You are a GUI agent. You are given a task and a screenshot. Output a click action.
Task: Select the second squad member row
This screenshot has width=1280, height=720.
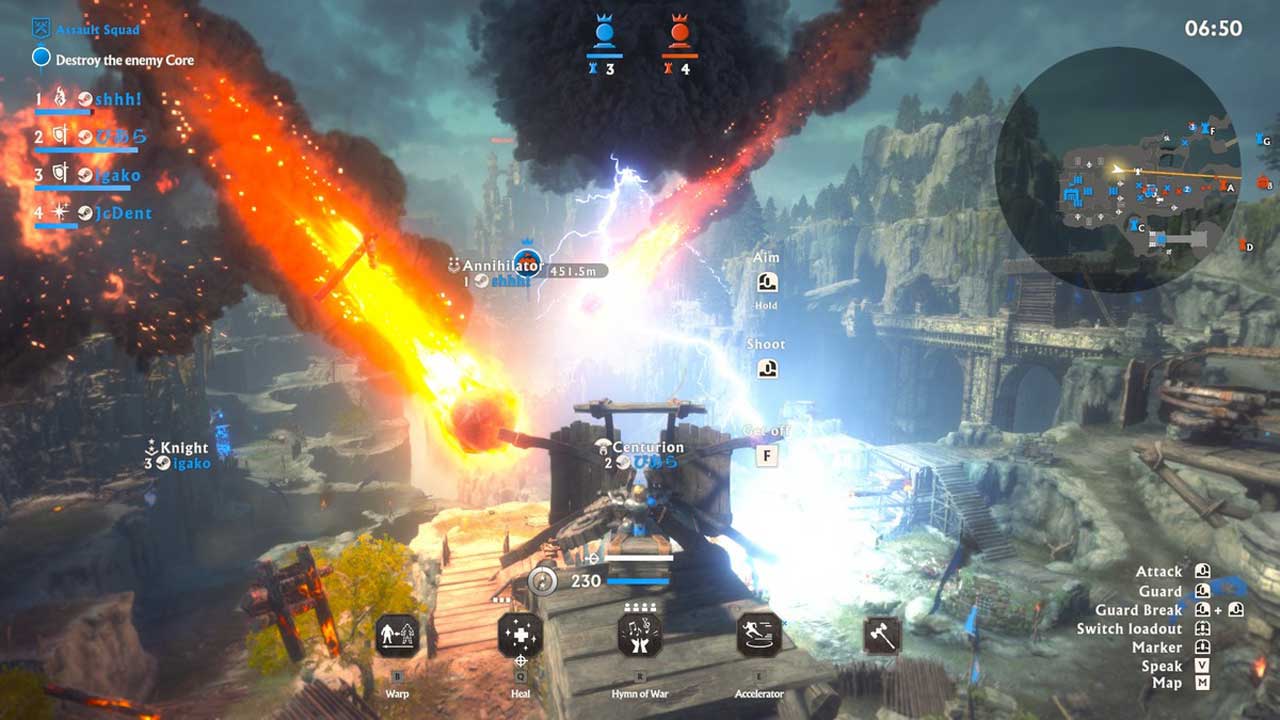pos(118,137)
